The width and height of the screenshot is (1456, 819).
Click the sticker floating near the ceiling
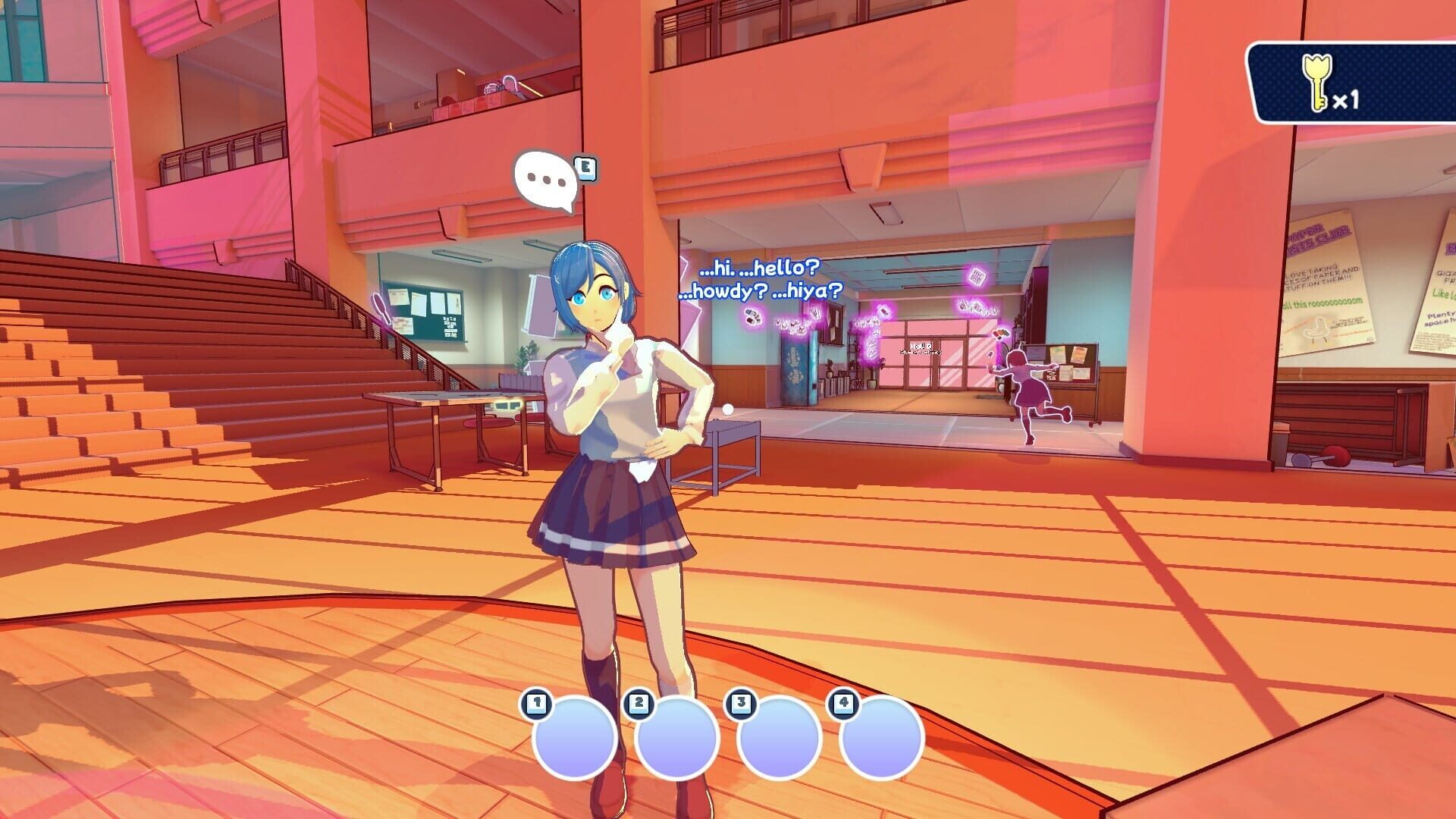tap(977, 275)
